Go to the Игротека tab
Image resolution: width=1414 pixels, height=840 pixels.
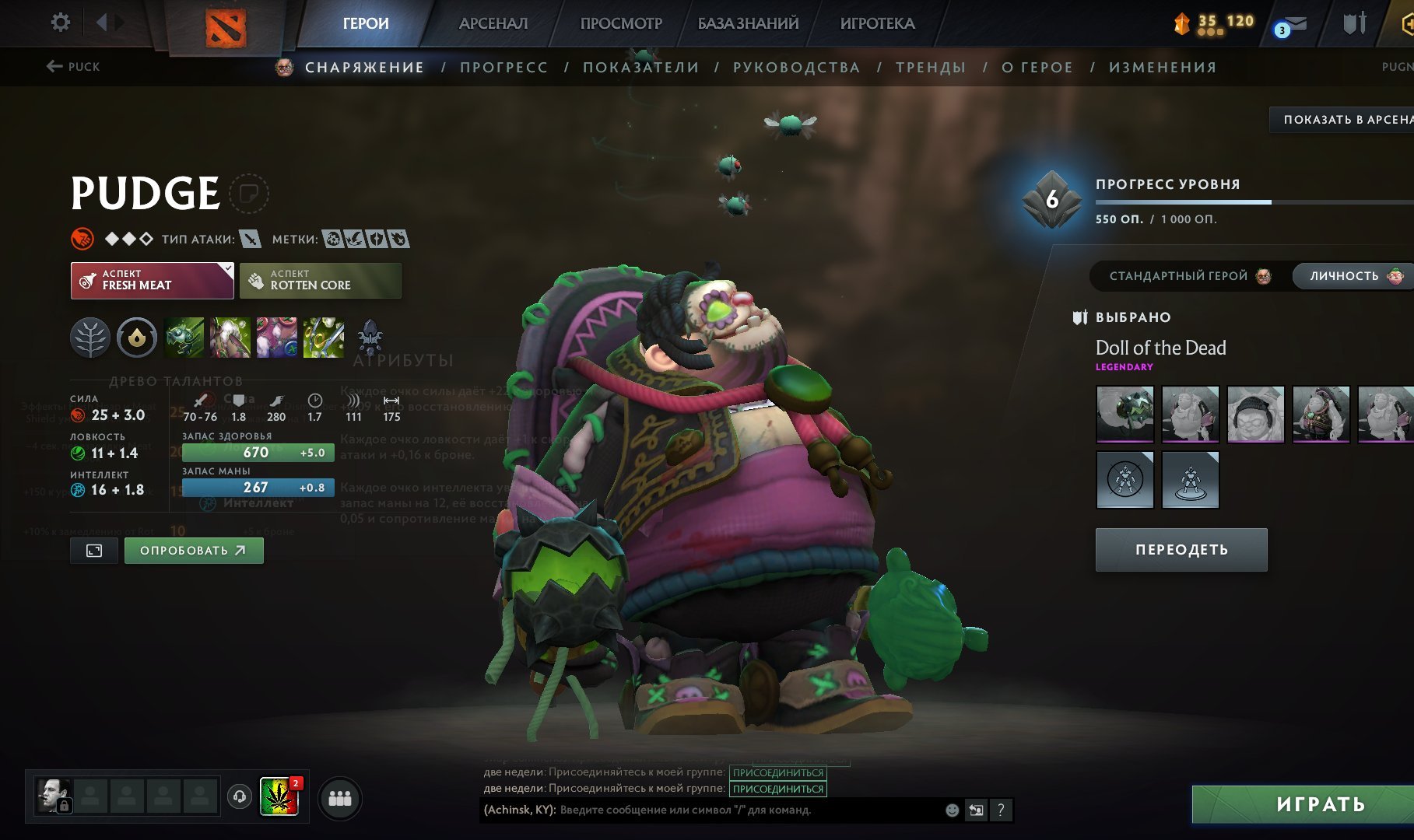click(877, 23)
